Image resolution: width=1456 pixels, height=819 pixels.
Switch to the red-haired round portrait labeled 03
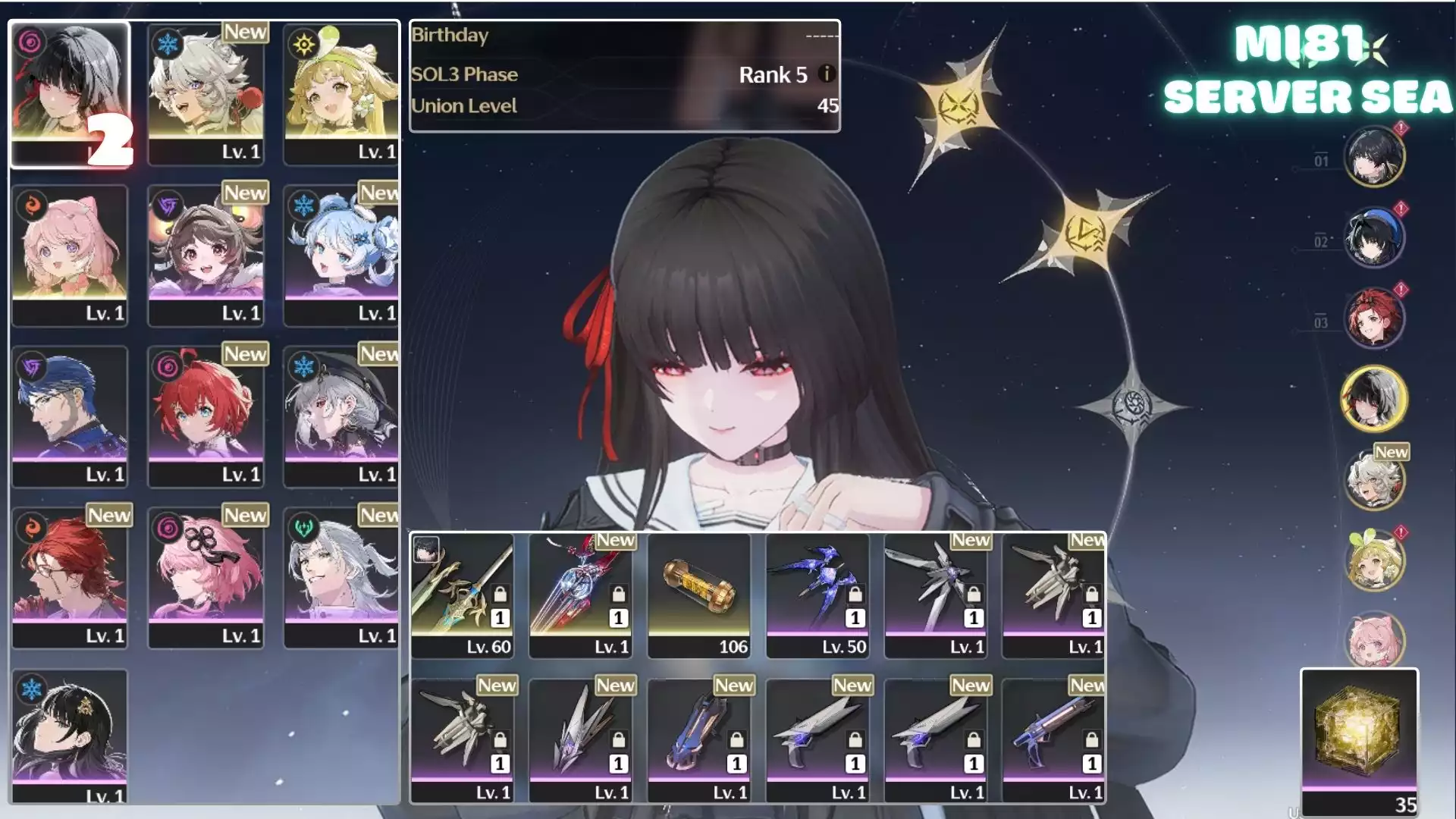point(1374,318)
